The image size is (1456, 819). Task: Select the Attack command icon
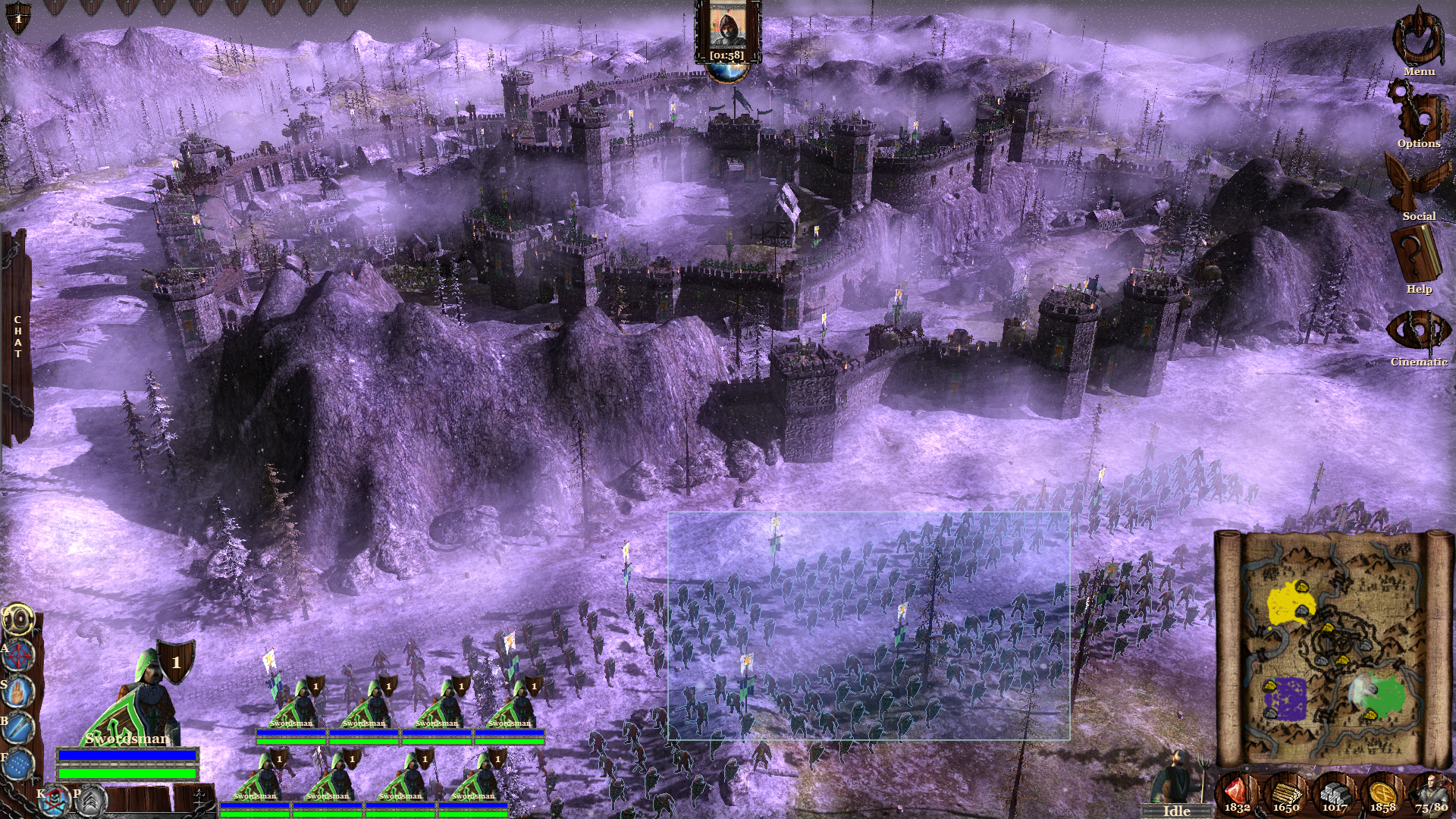pyautogui.click(x=17, y=654)
